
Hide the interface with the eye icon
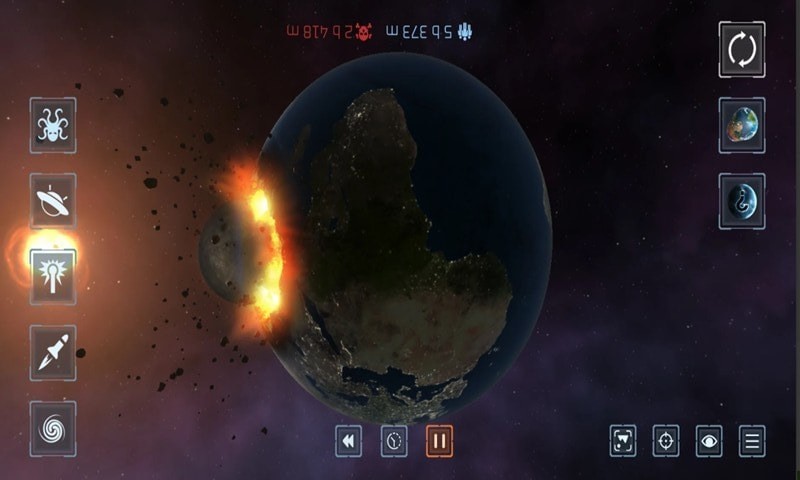pos(709,441)
